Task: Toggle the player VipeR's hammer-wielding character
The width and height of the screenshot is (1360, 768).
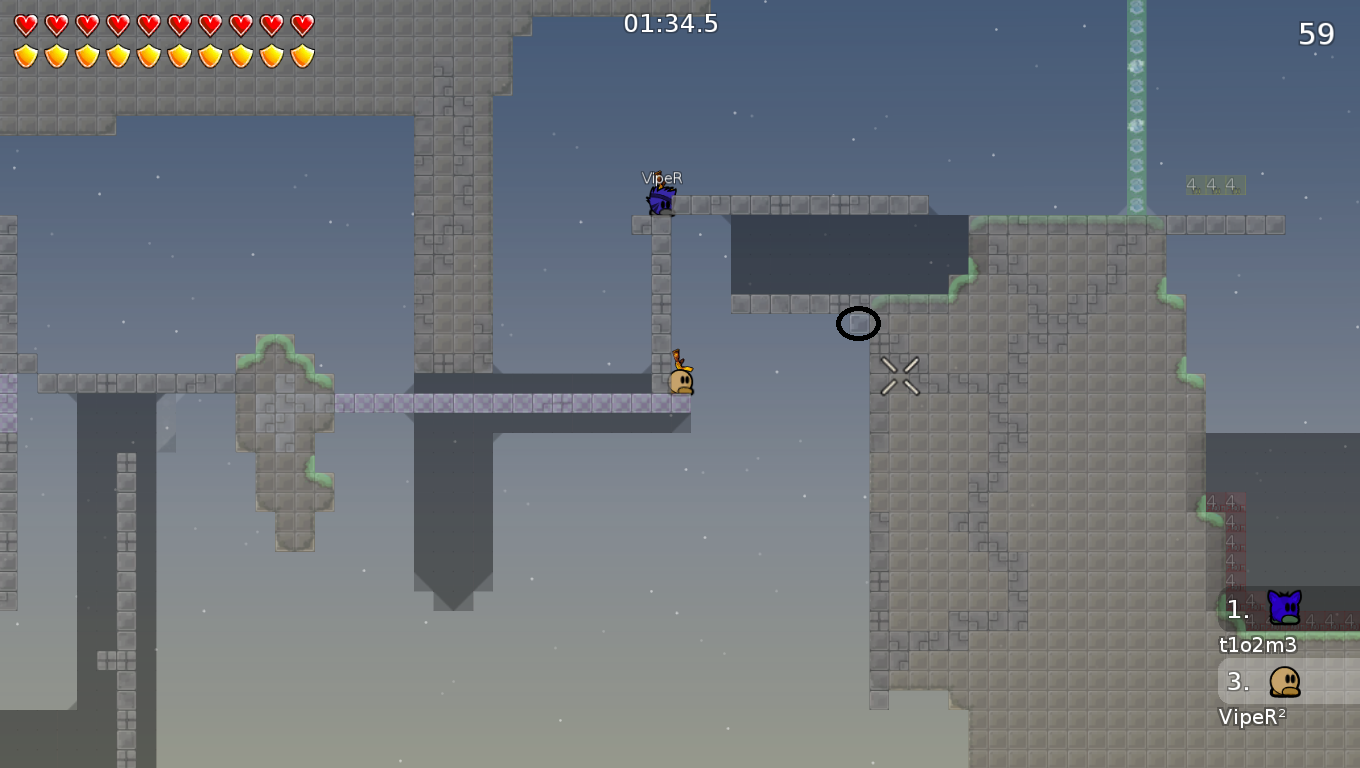Action: pyautogui.click(x=660, y=199)
